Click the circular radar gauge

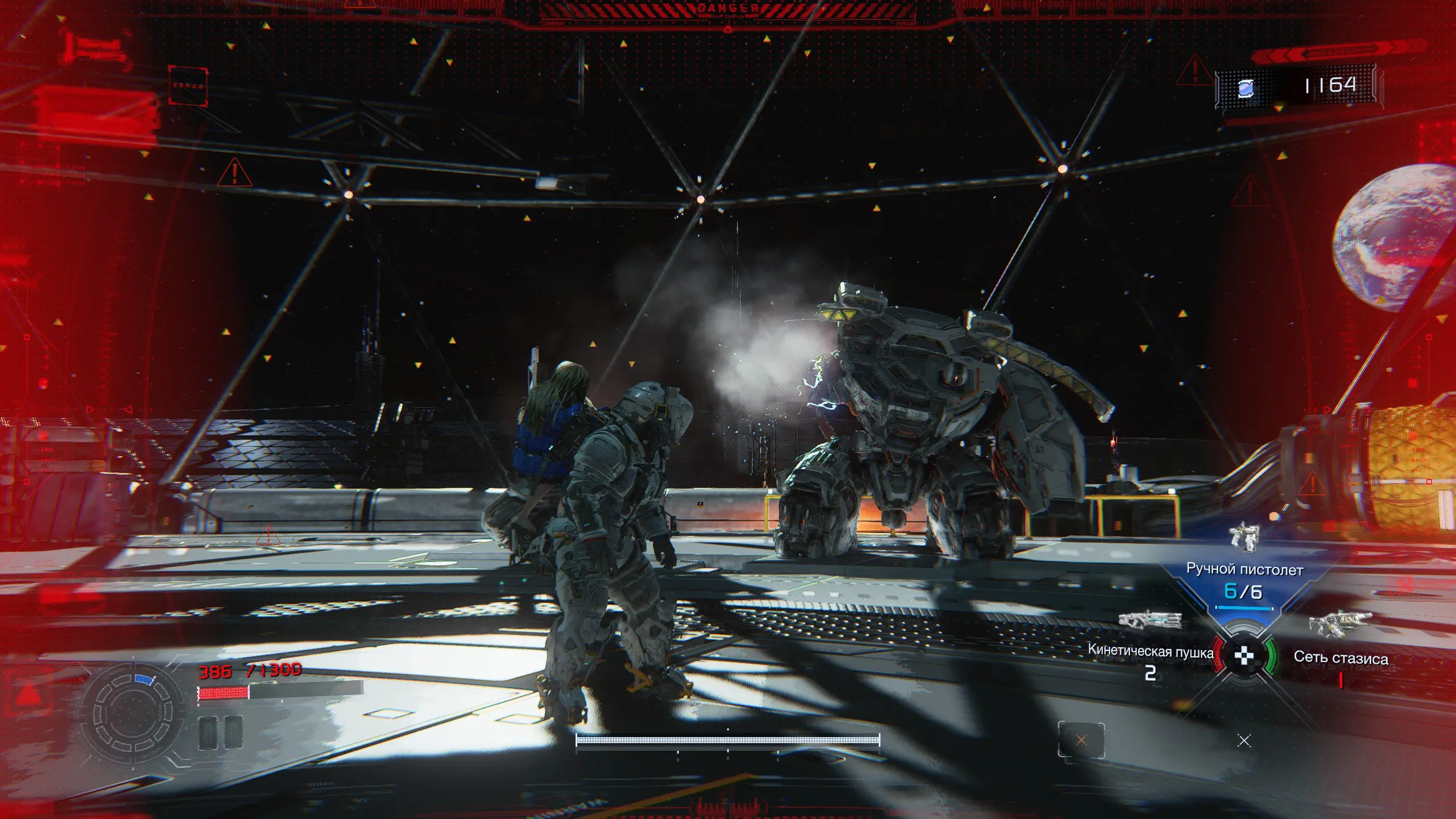133,713
